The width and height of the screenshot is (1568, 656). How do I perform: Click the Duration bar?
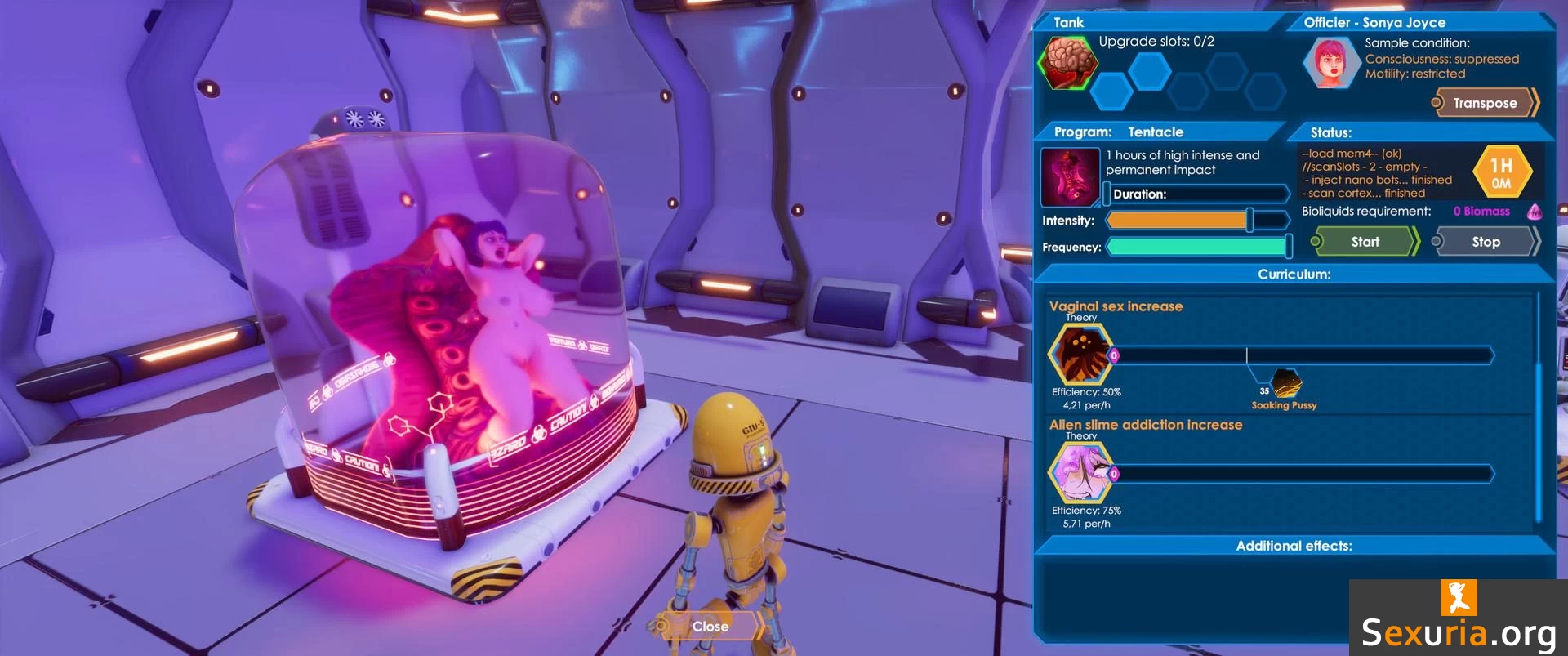coord(1196,194)
